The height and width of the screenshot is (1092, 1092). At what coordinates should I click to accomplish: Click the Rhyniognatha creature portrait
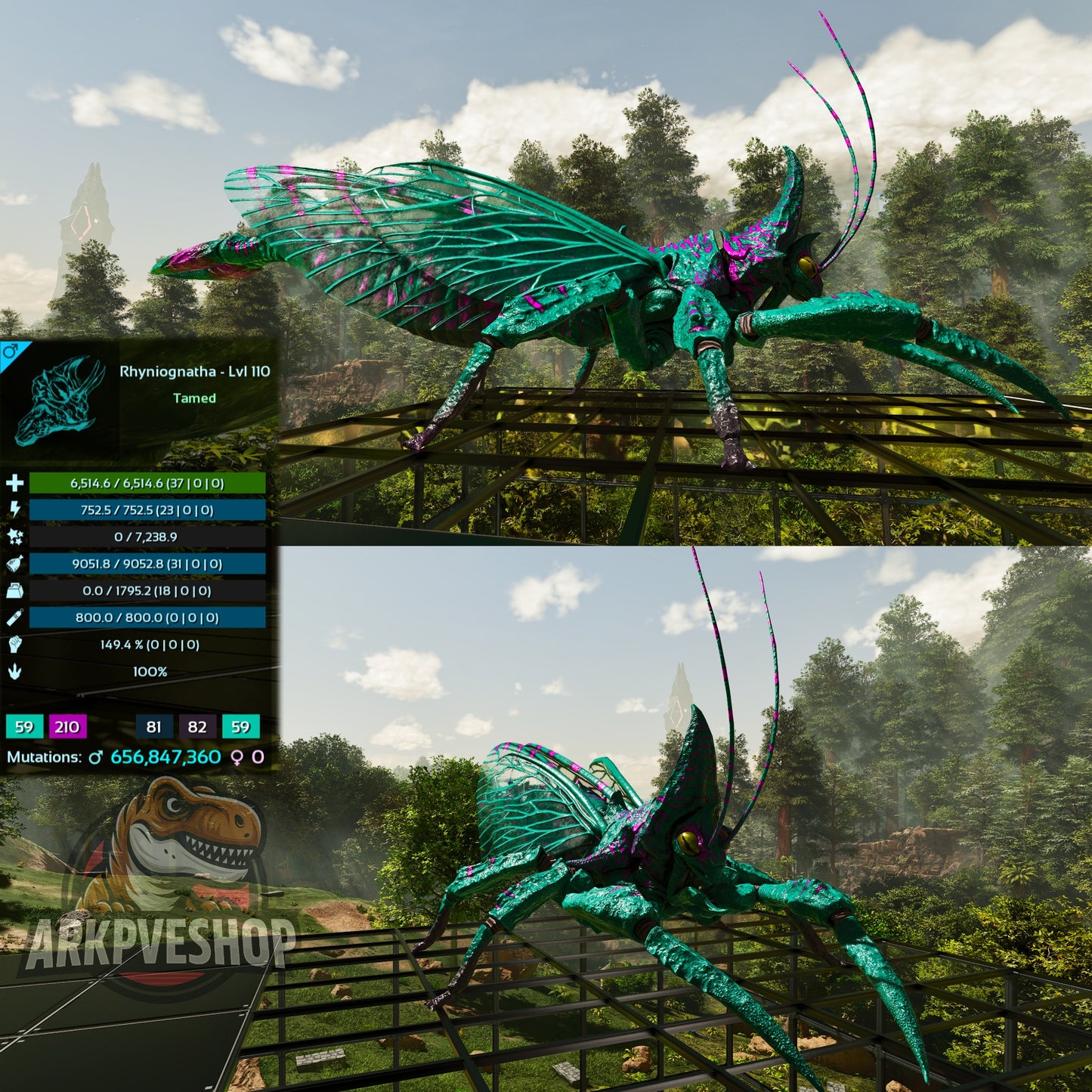click(60, 401)
